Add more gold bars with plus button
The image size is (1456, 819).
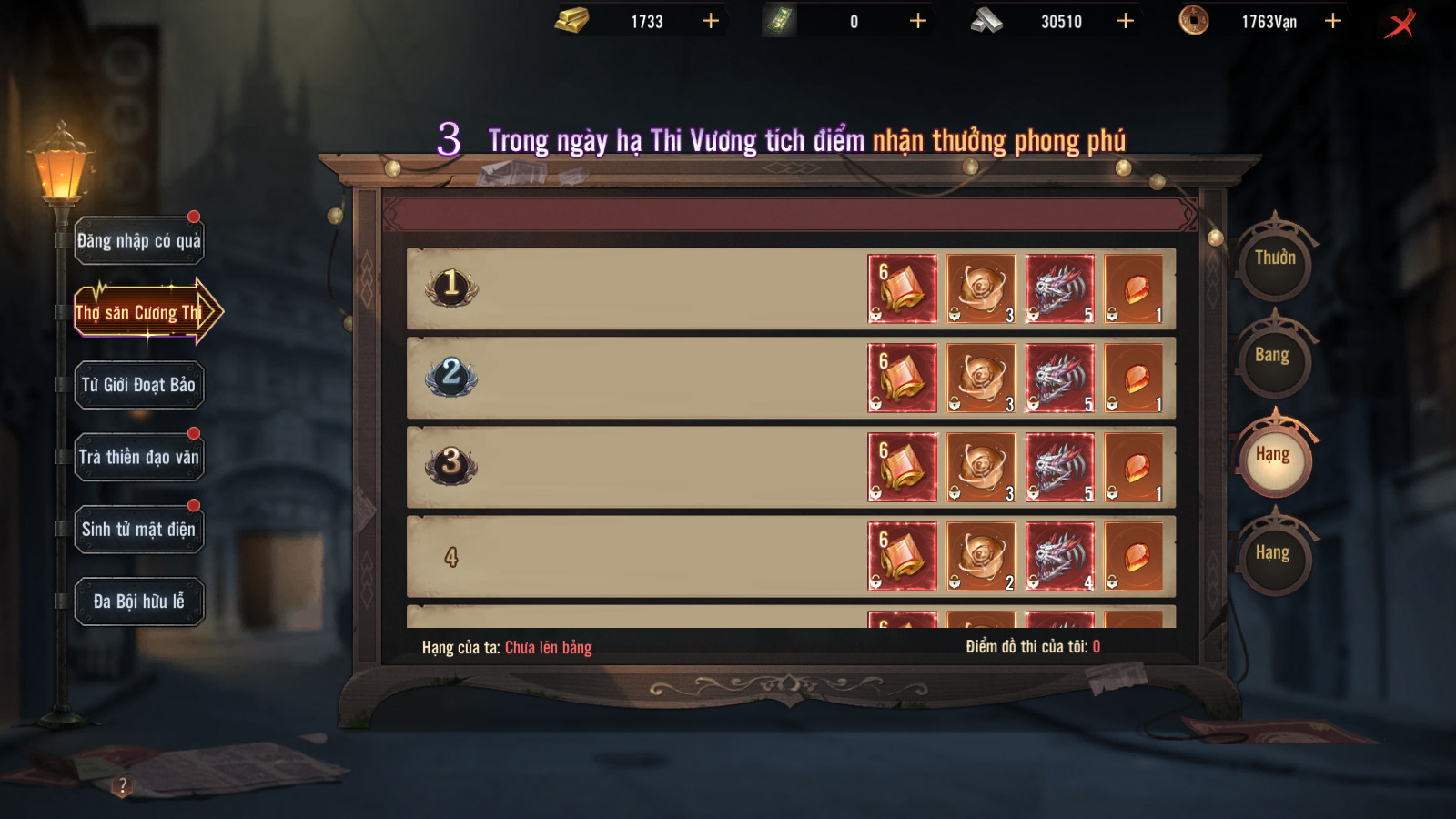(711, 21)
